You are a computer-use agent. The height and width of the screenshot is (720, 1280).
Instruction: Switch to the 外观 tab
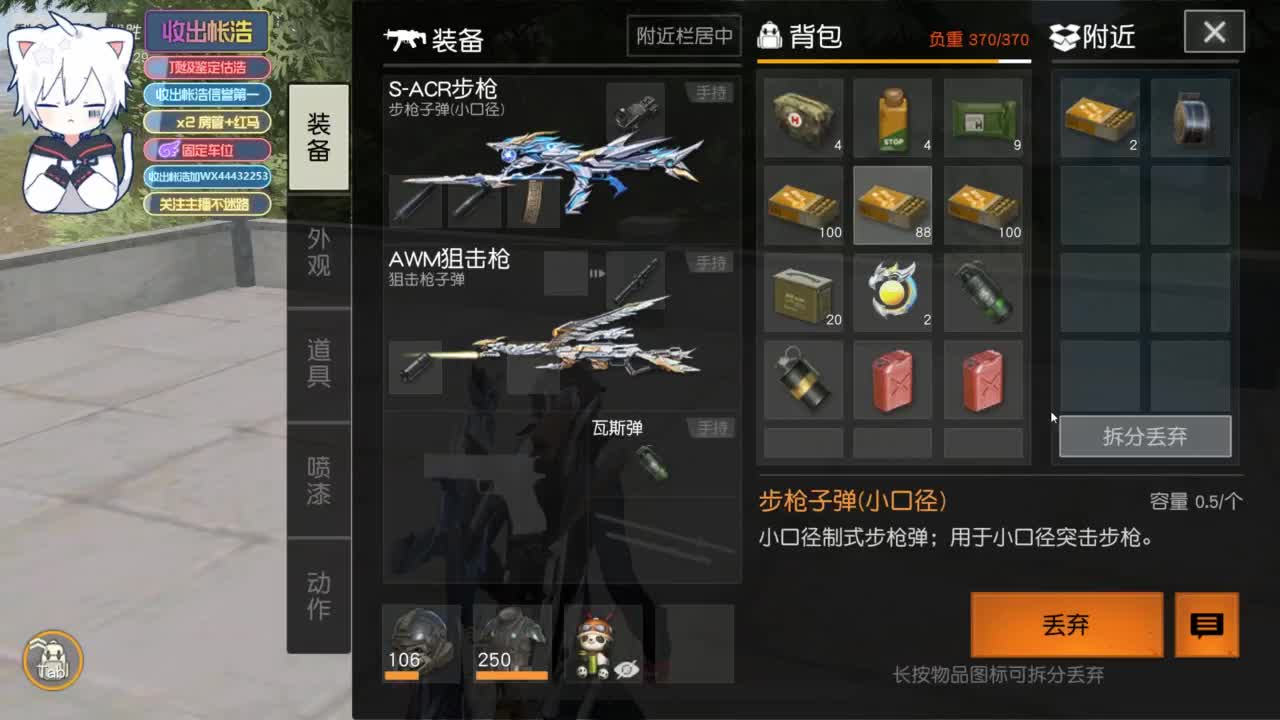[318, 253]
